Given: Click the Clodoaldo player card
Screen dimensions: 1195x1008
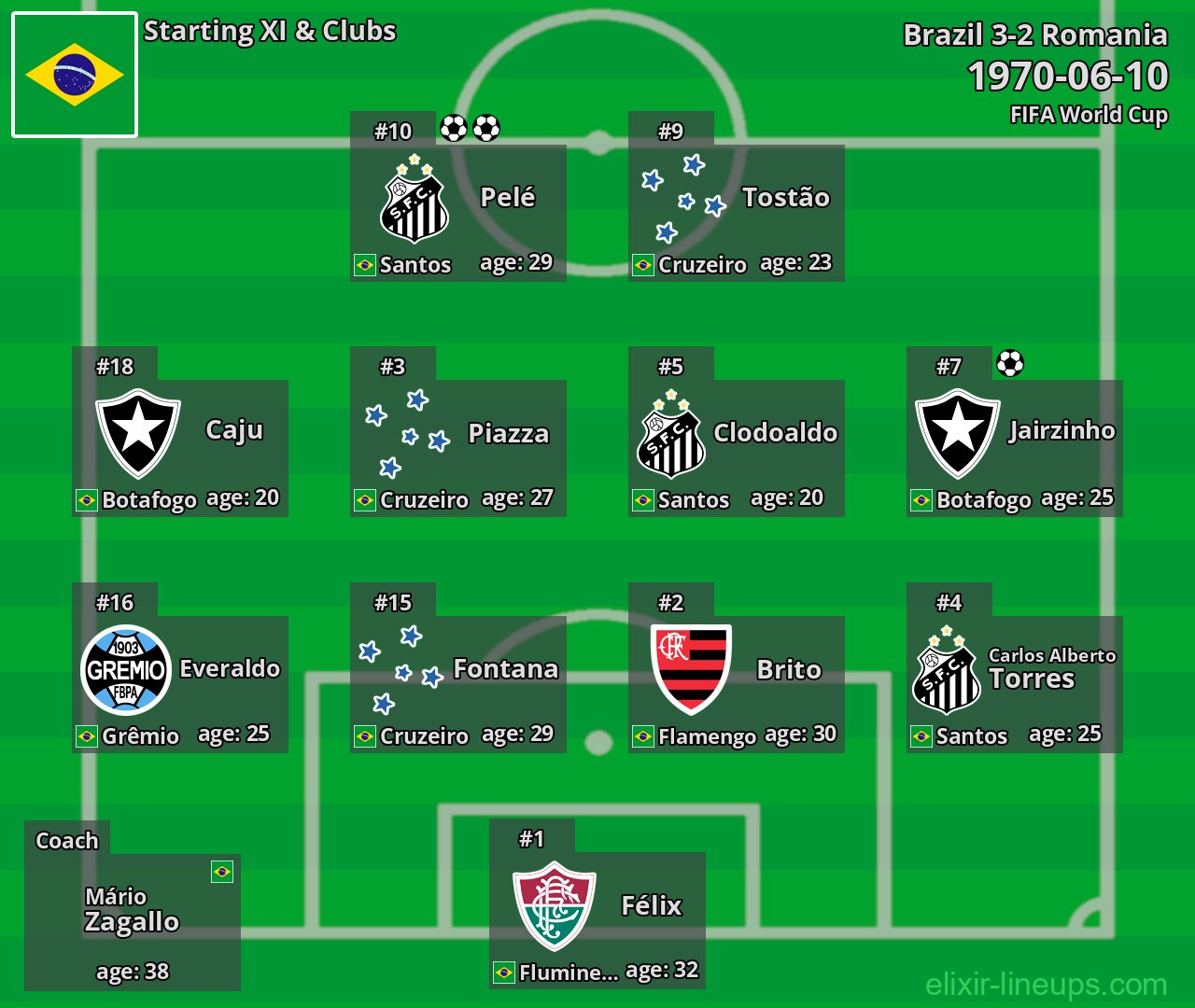Looking at the screenshot, I should click(737, 448).
